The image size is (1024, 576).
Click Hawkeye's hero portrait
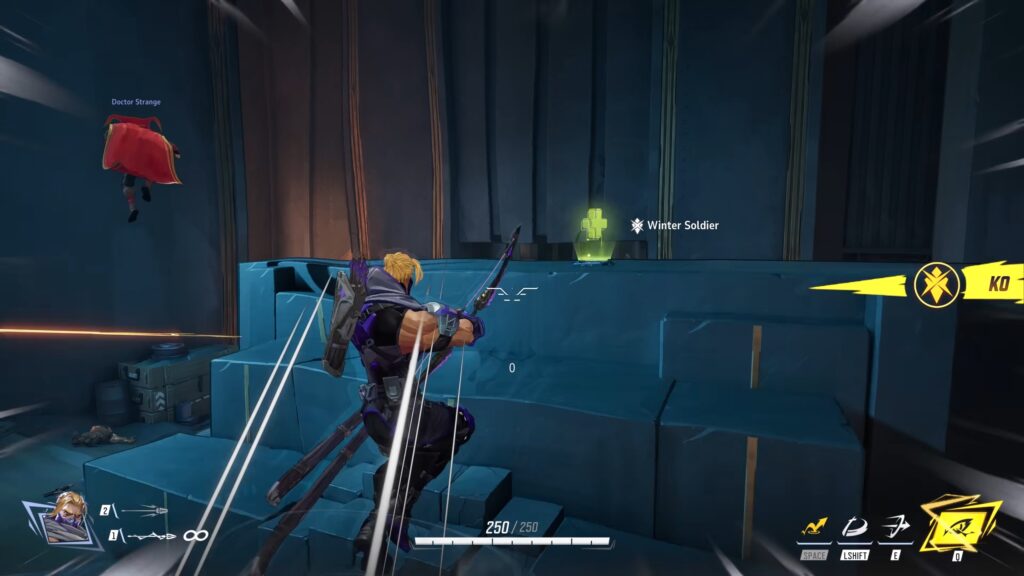point(67,516)
